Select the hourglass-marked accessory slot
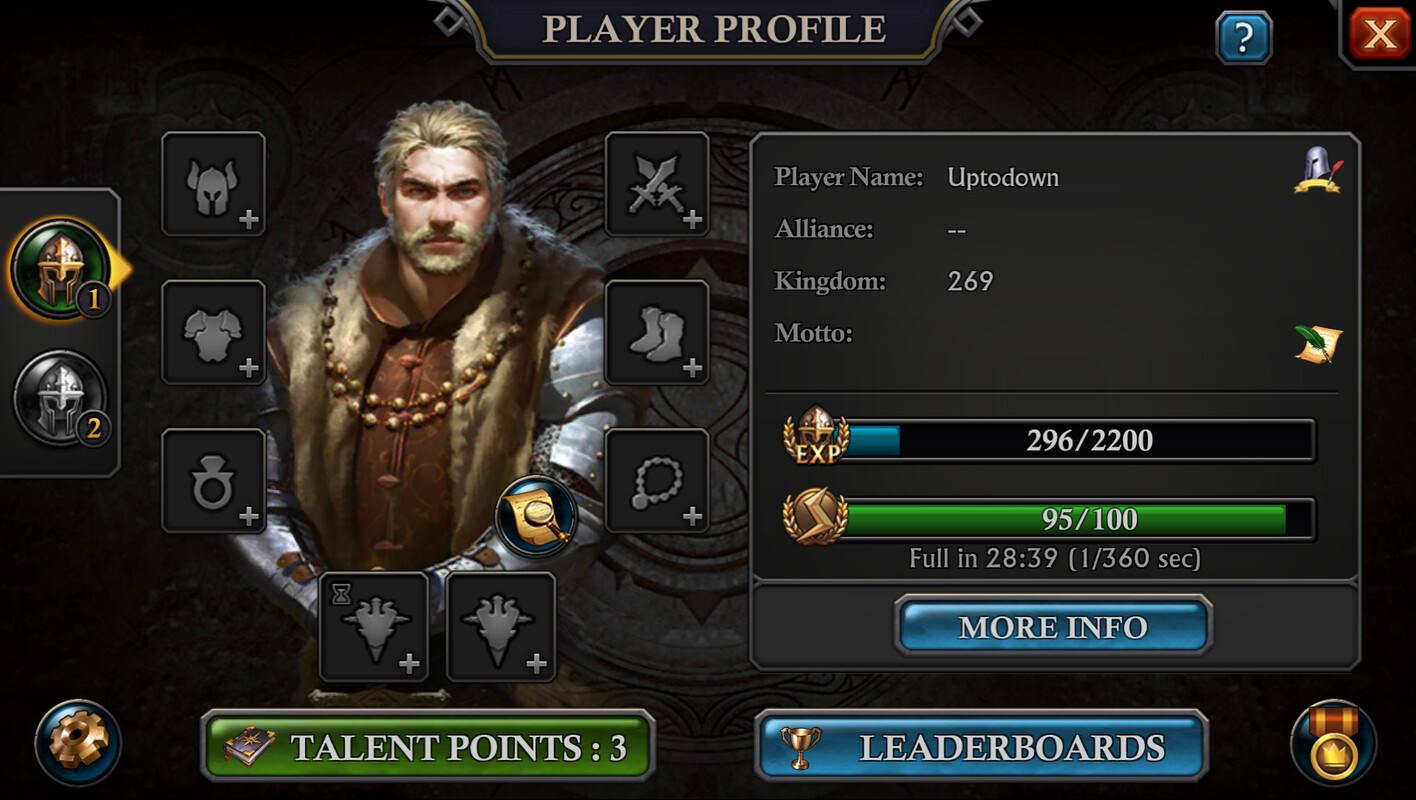 373,627
